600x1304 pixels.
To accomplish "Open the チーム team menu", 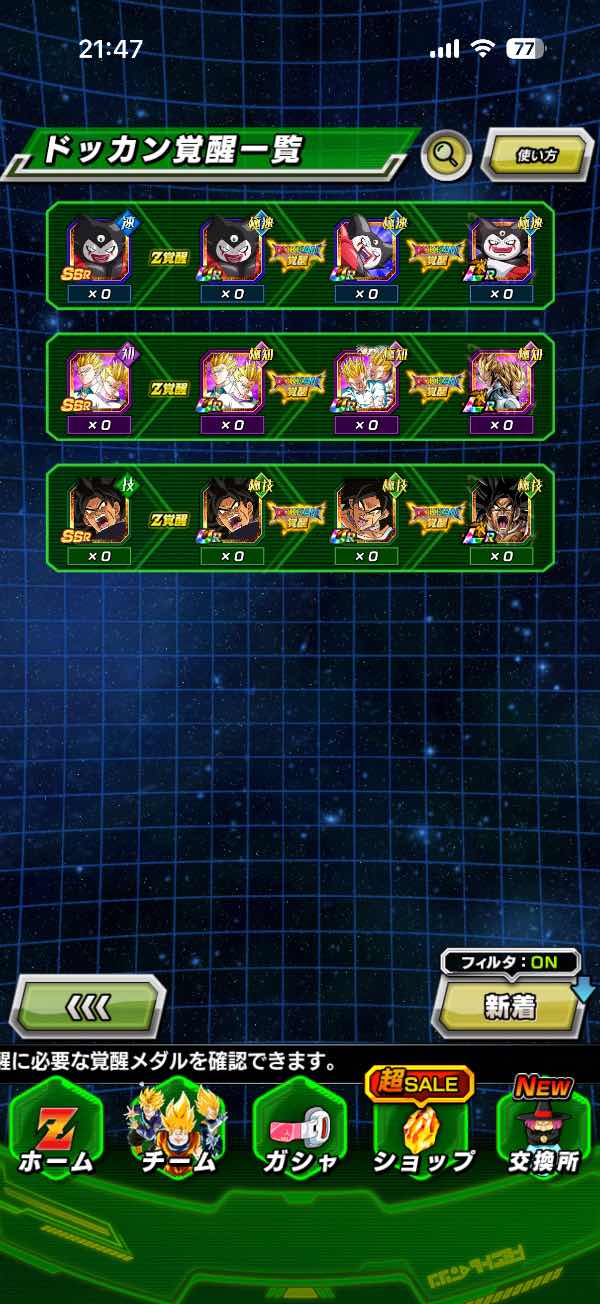I will (178, 1135).
